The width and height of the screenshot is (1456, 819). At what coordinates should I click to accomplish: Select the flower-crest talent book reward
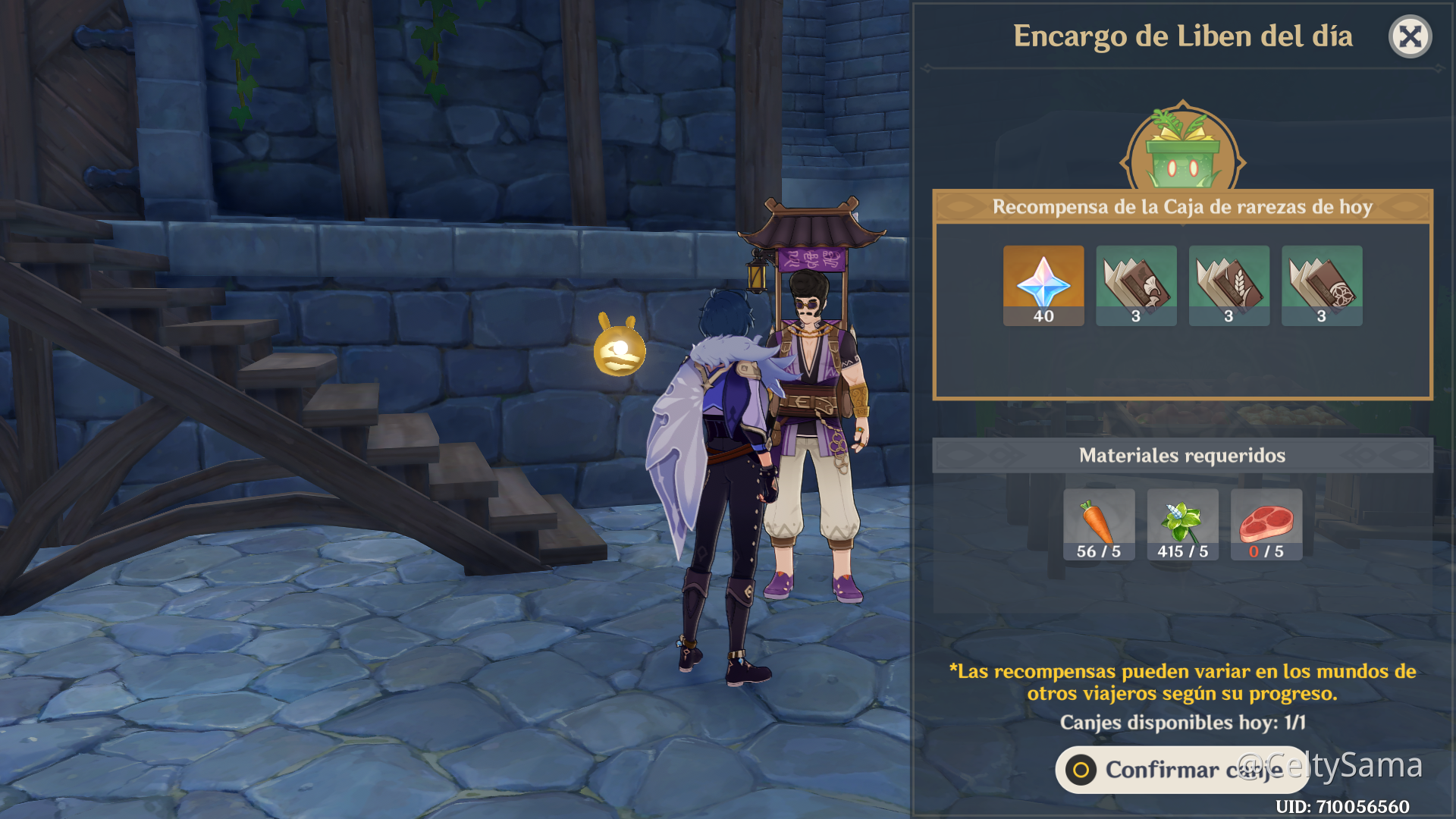(1322, 285)
